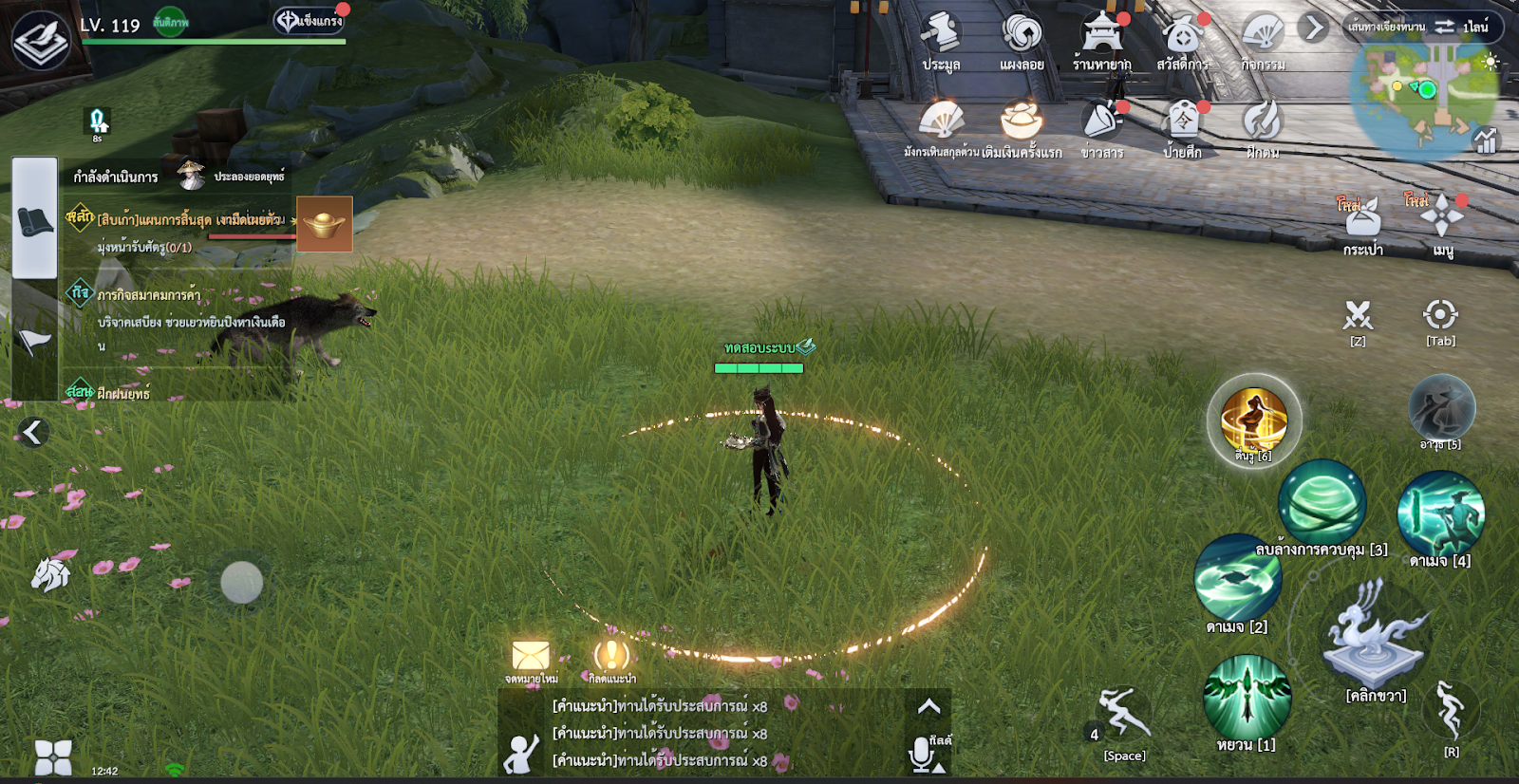Expand the chat log with the up arrow
Screen dimensions: 1519x784
click(928, 706)
